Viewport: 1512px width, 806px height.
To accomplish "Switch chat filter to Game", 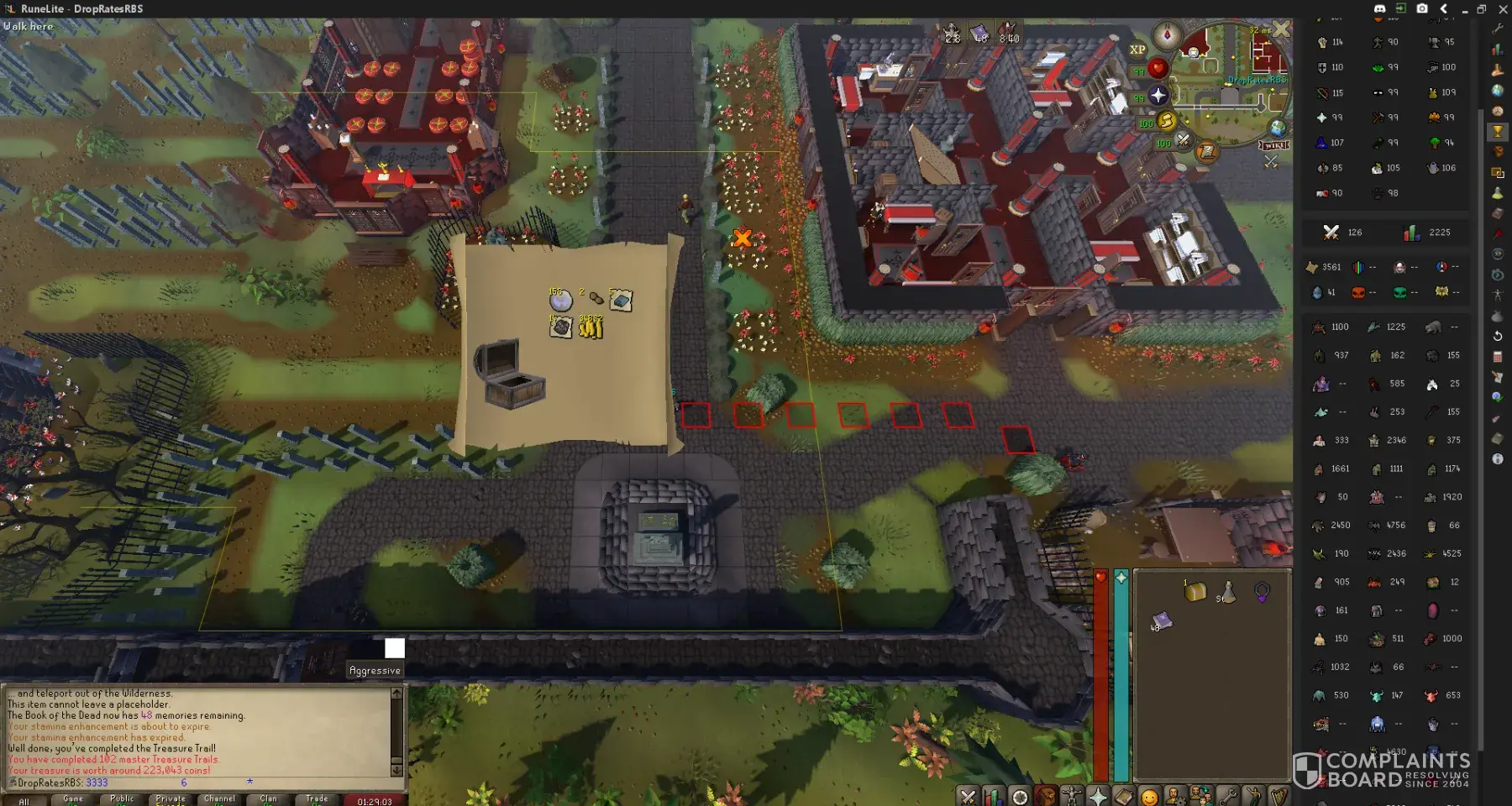I will coord(73,799).
